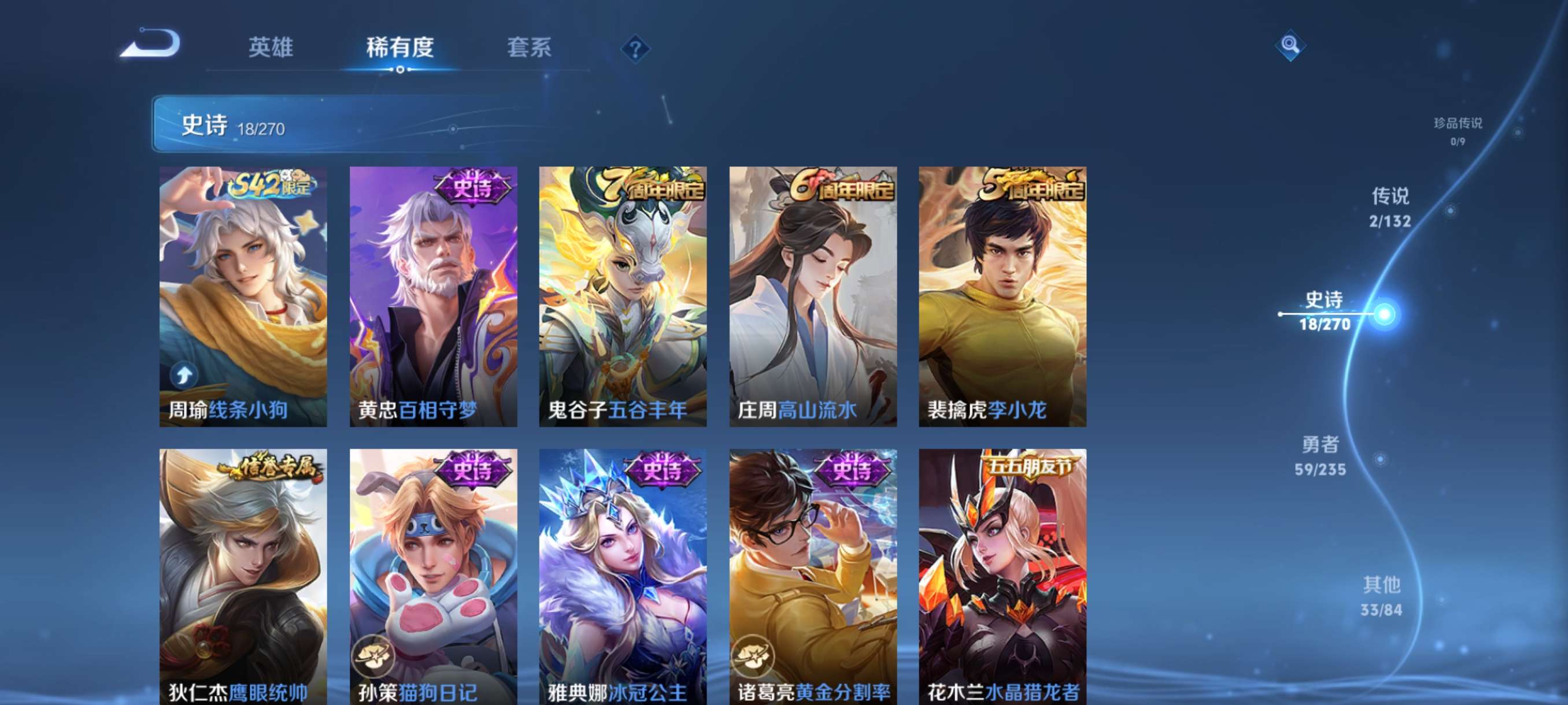
Task: Open the search magnifier at top right
Action: tap(1290, 45)
